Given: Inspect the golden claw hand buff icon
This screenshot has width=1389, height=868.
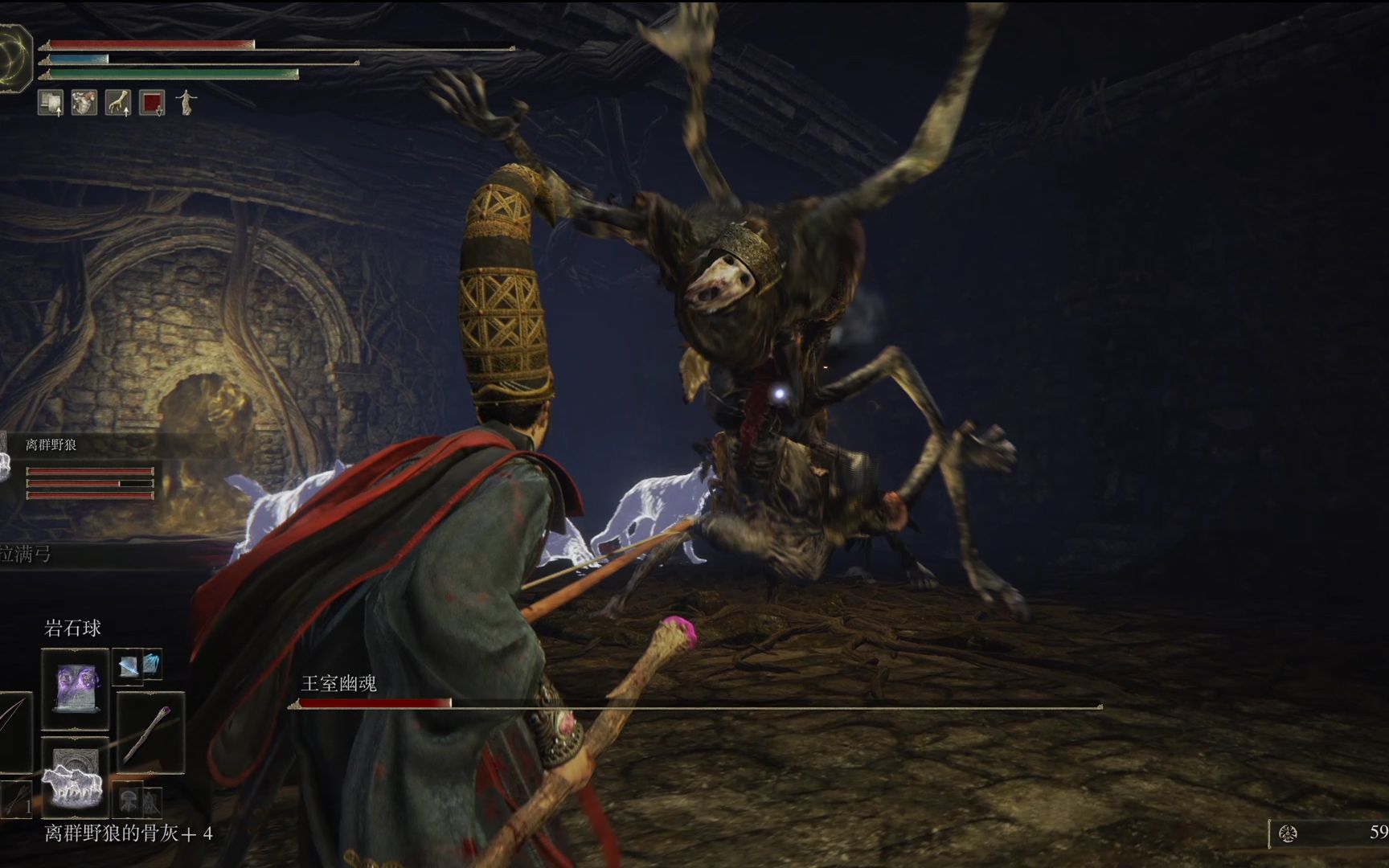Looking at the screenshot, I should (118, 103).
